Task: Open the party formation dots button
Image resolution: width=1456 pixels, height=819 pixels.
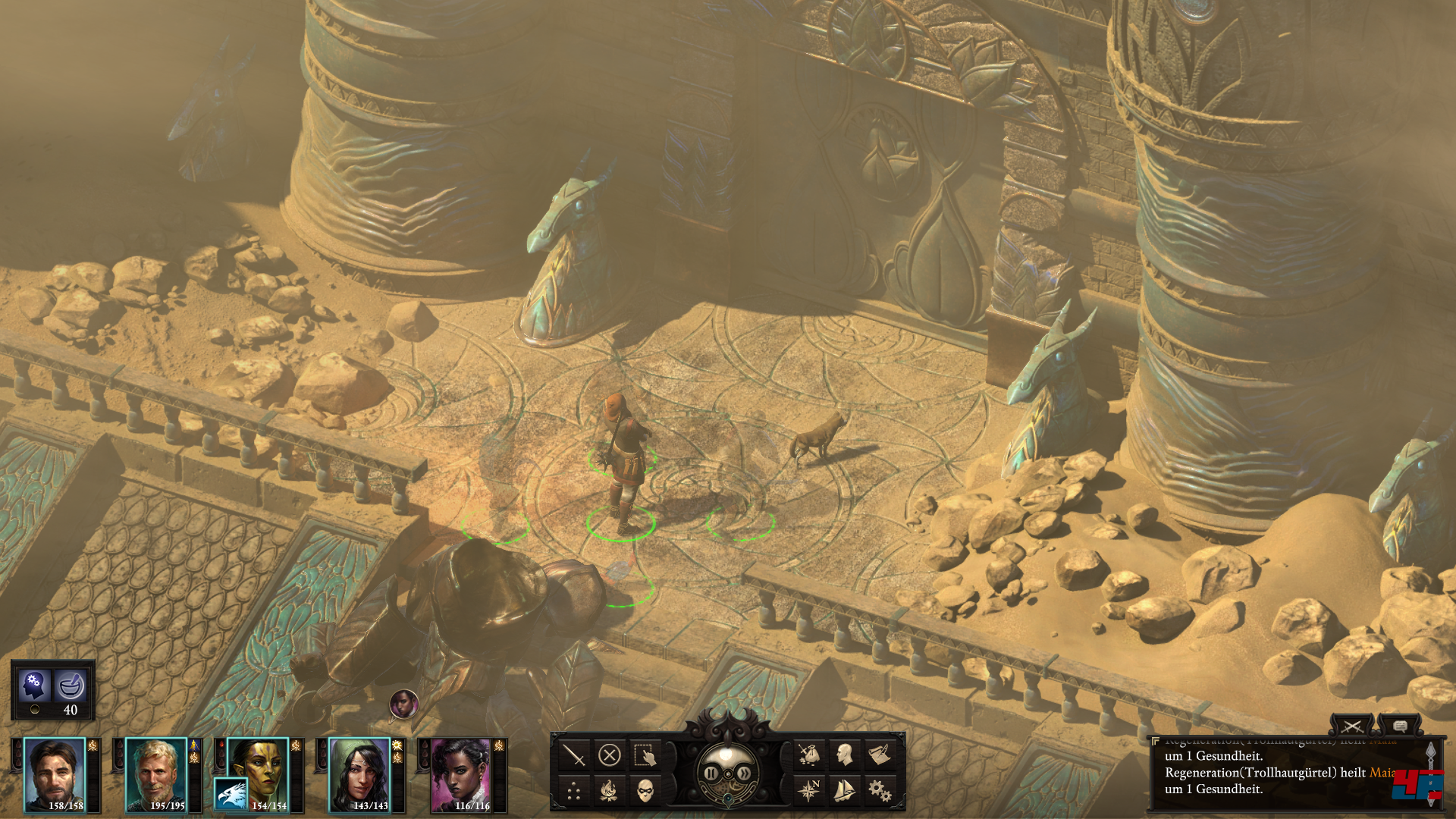Action: tap(574, 792)
